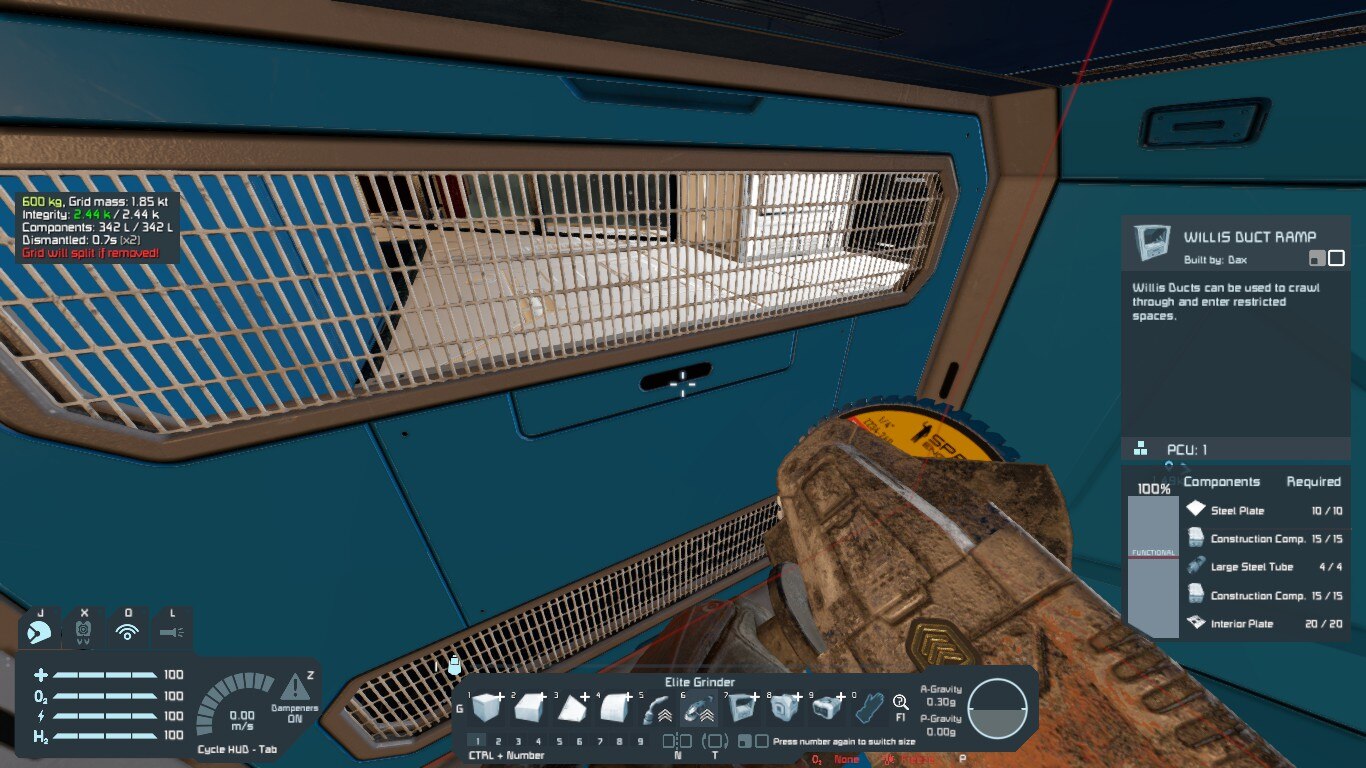This screenshot has height=768, width=1366.
Task: Toggle the jetpack icon
Action: (x=40, y=632)
